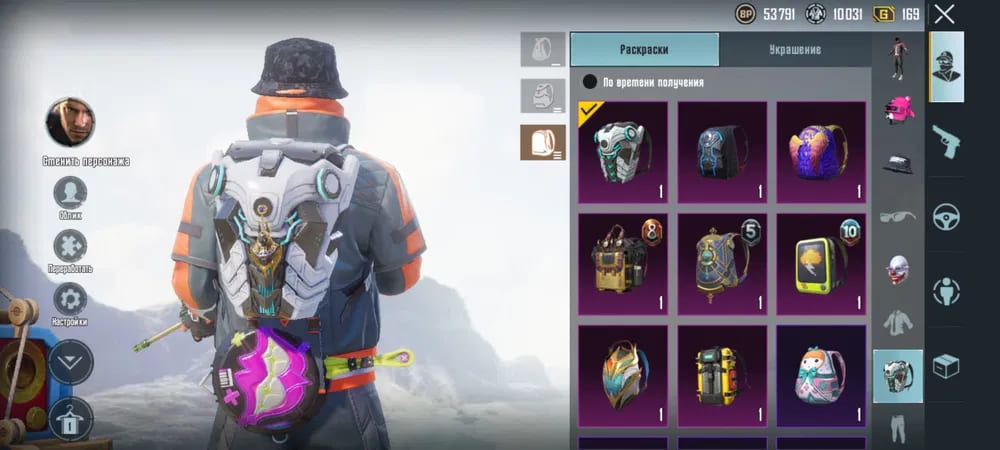1000x450 pixels.
Task: Close the inventory screen with X
Action: 944,14
